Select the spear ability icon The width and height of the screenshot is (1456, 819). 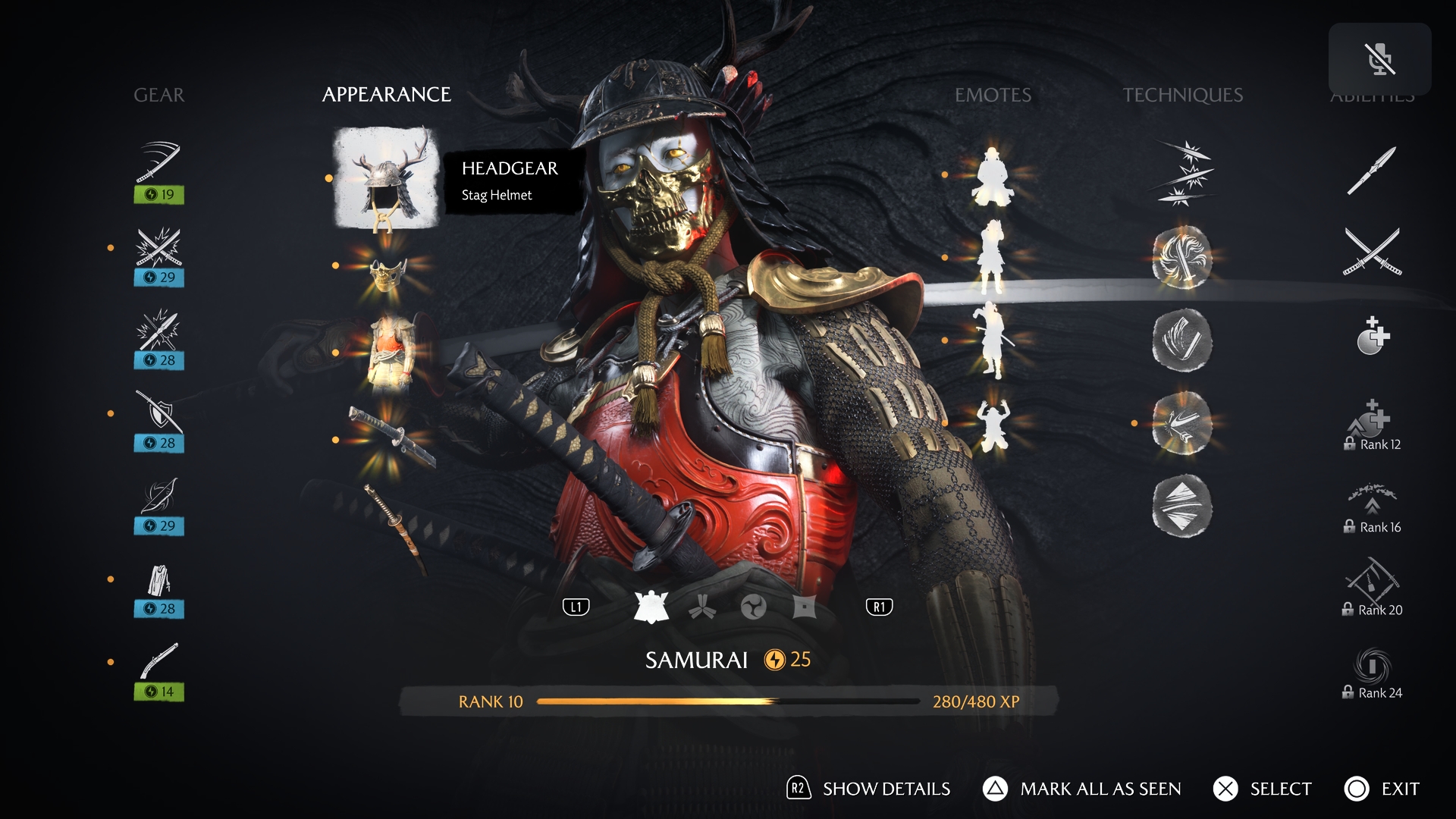[x=1372, y=170]
